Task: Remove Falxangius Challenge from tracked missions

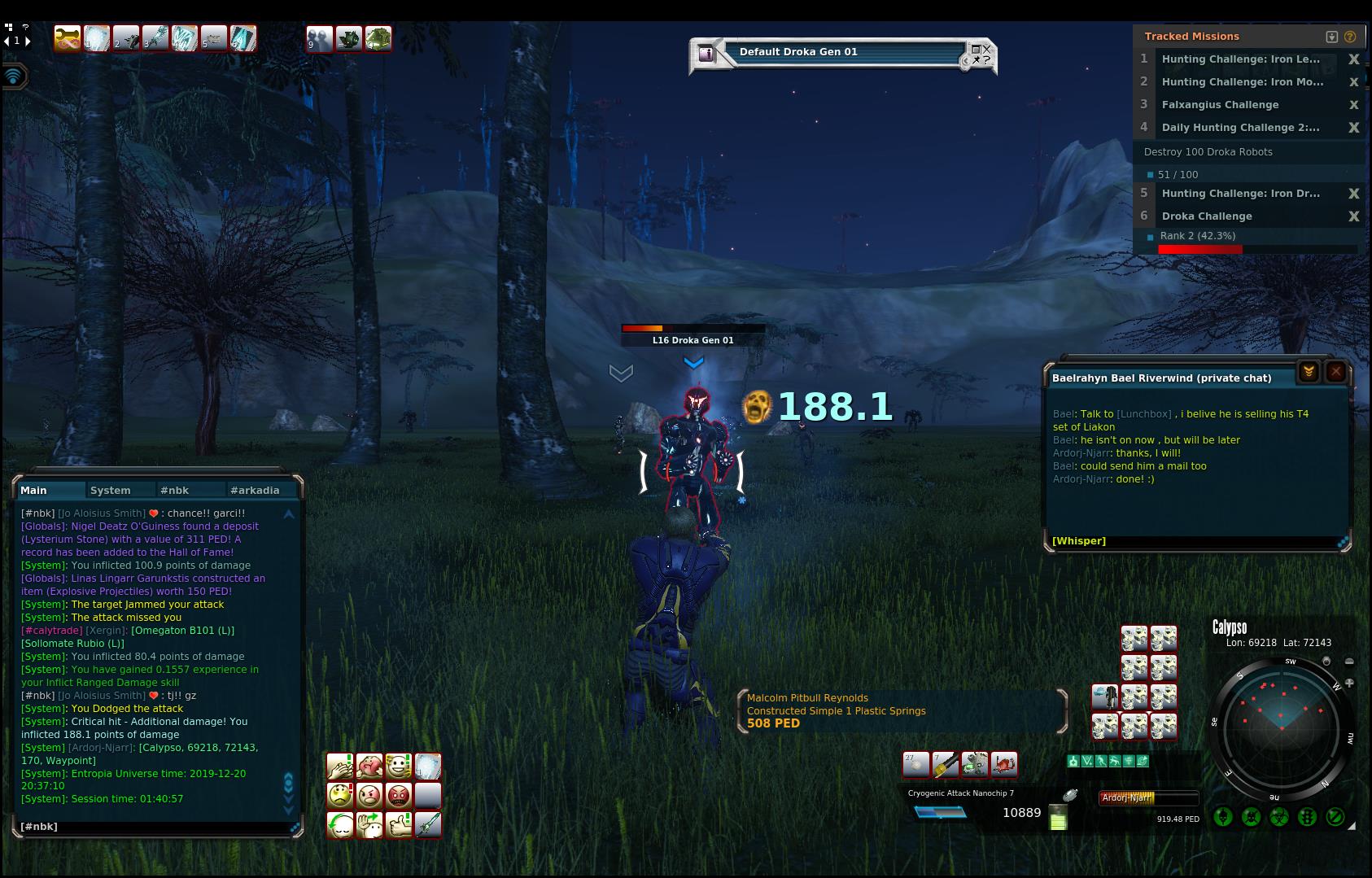Action: [1354, 105]
